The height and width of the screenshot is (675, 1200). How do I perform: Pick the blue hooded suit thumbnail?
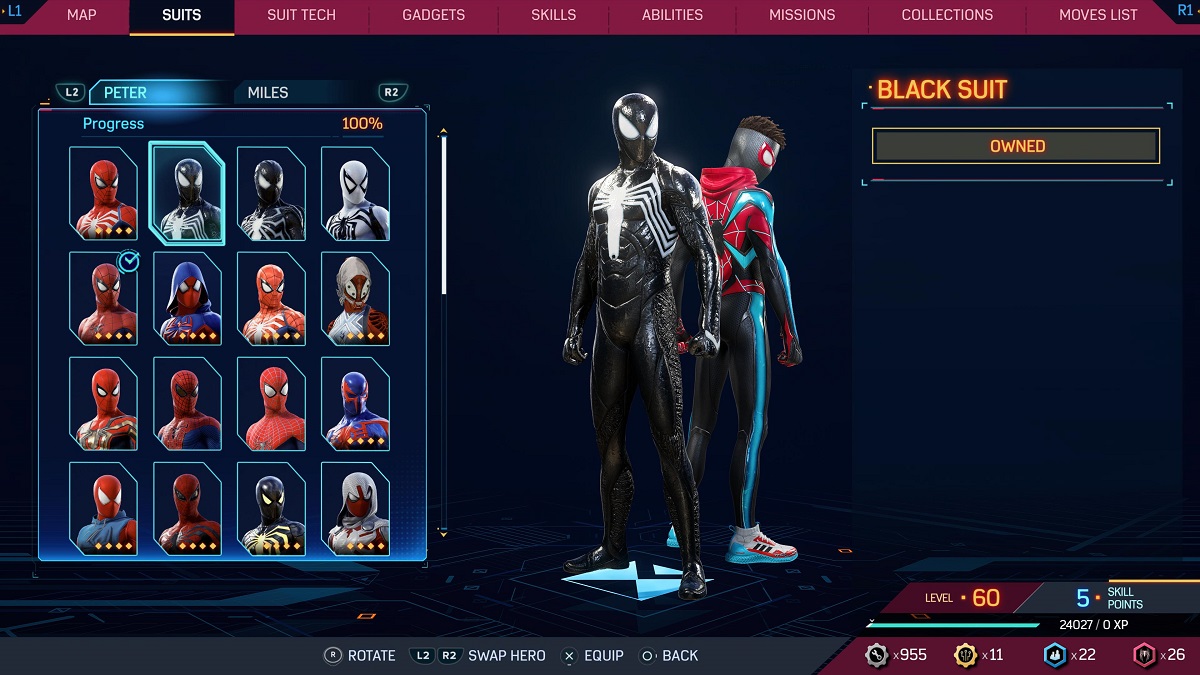(x=187, y=298)
